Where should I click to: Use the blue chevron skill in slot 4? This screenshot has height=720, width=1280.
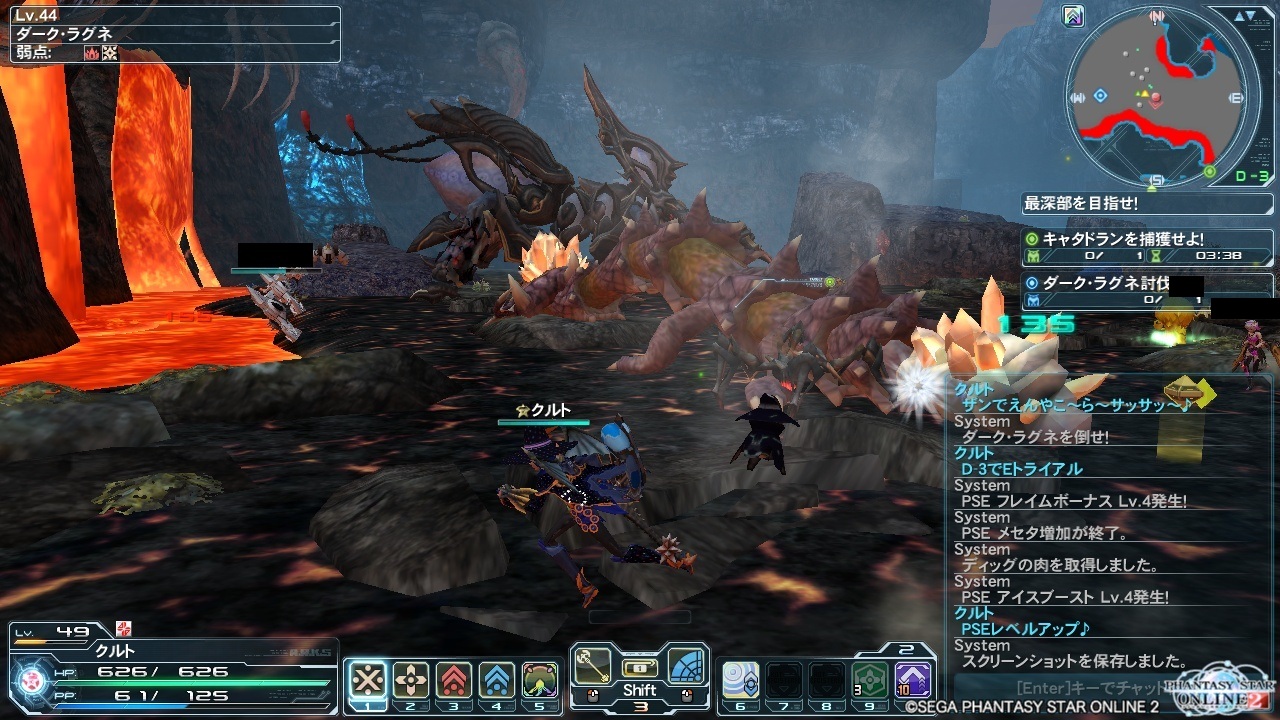tap(497, 680)
